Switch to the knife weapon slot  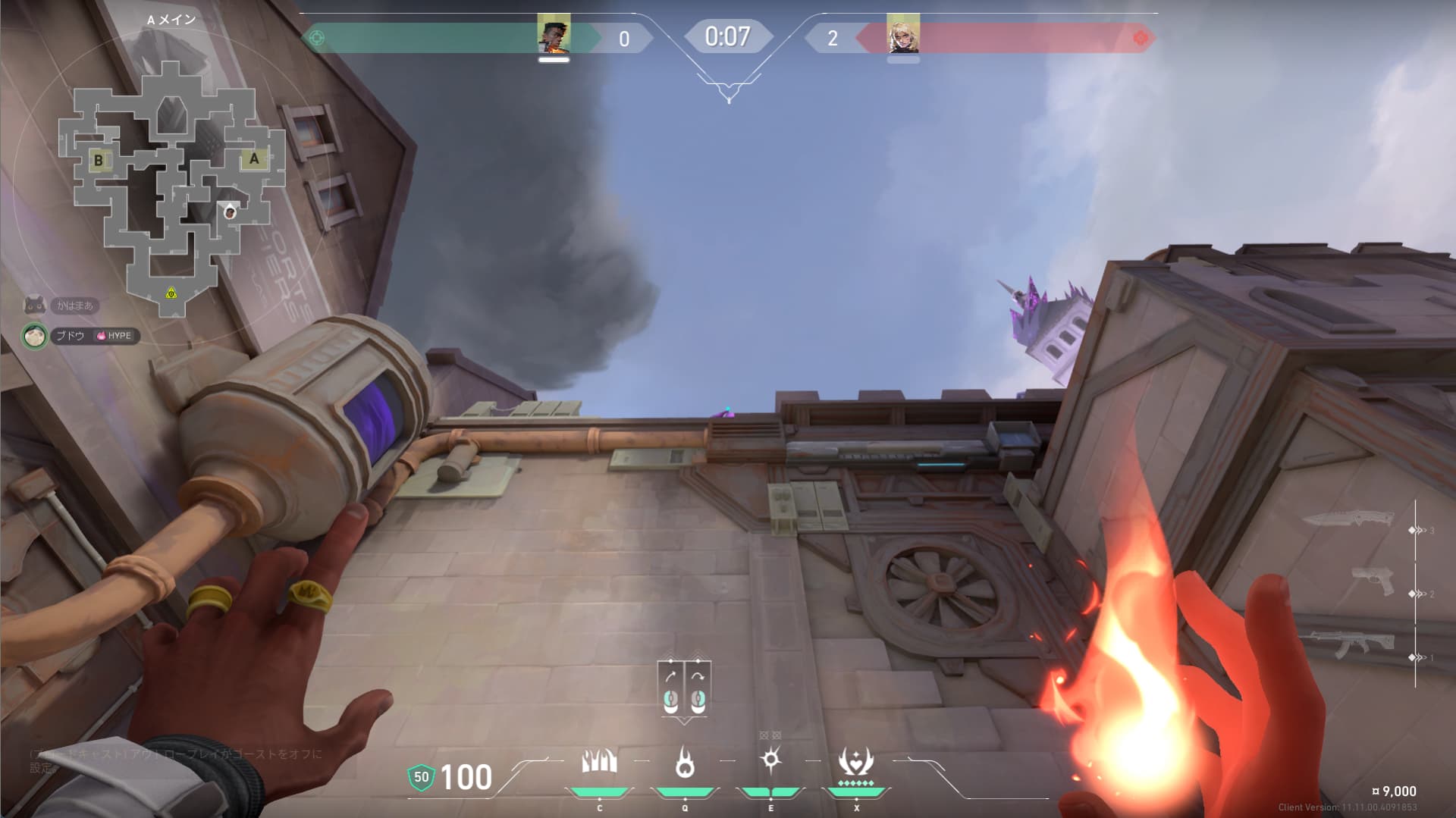(x=1348, y=520)
